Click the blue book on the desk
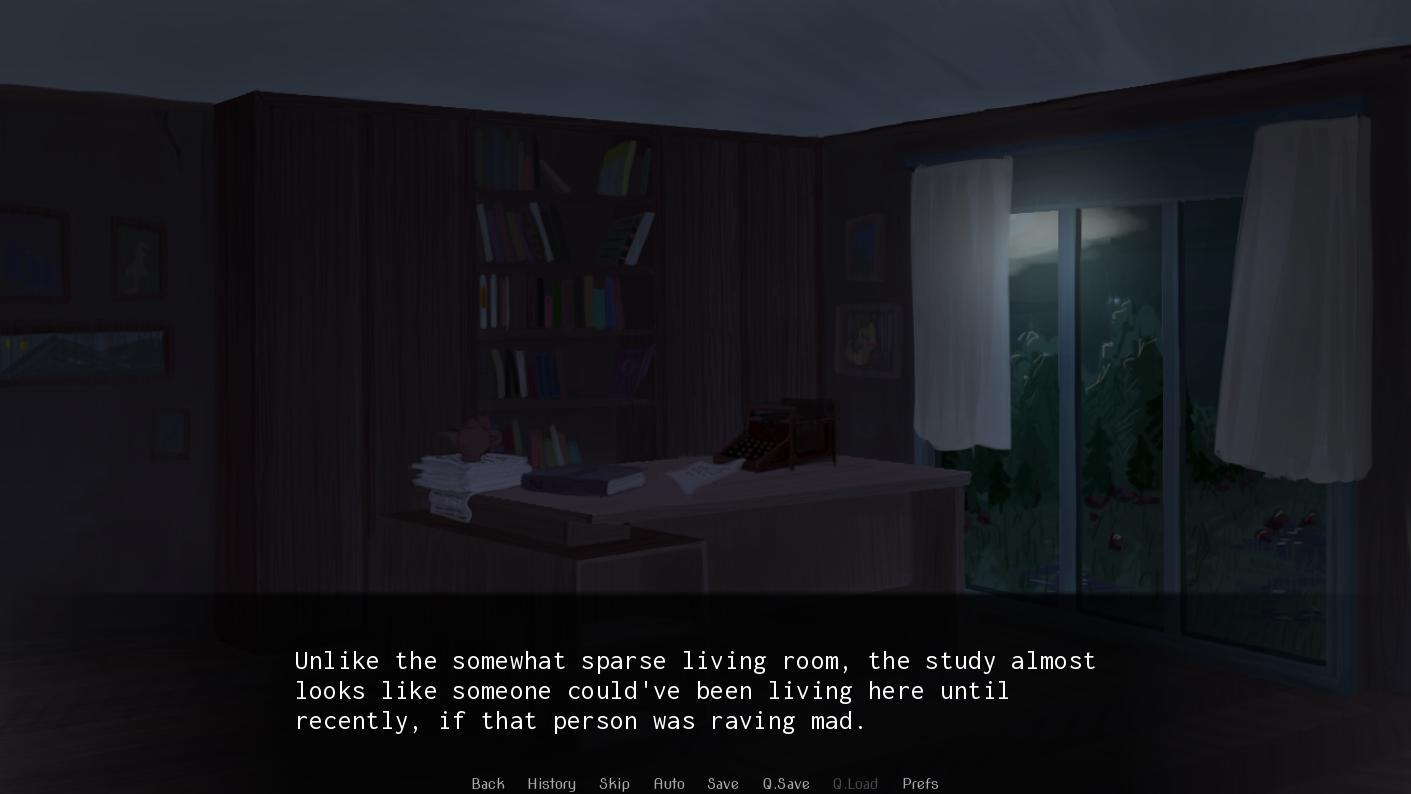 click(x=585, y=478)
